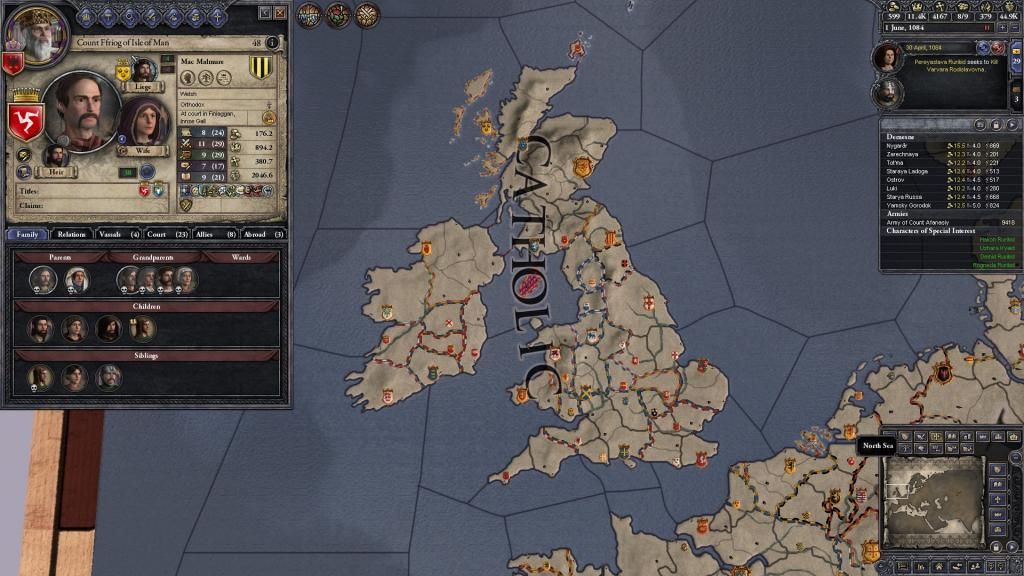The image size is (1024, 576).
Task: Select the Family tab
Action: tap(26, 234)
